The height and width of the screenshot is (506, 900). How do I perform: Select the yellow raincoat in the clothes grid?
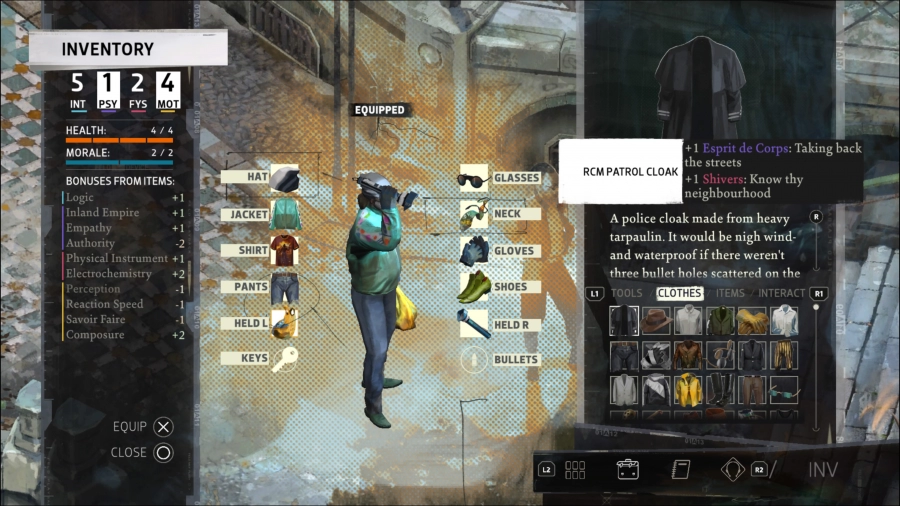688,389
